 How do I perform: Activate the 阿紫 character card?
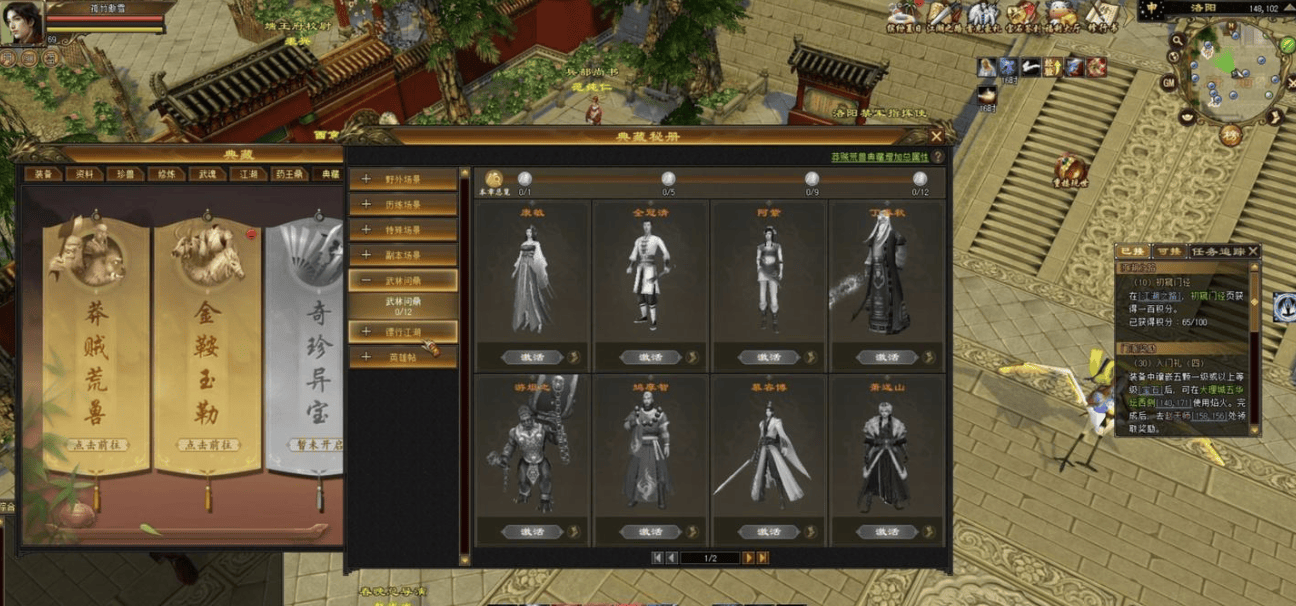(767, 357)
